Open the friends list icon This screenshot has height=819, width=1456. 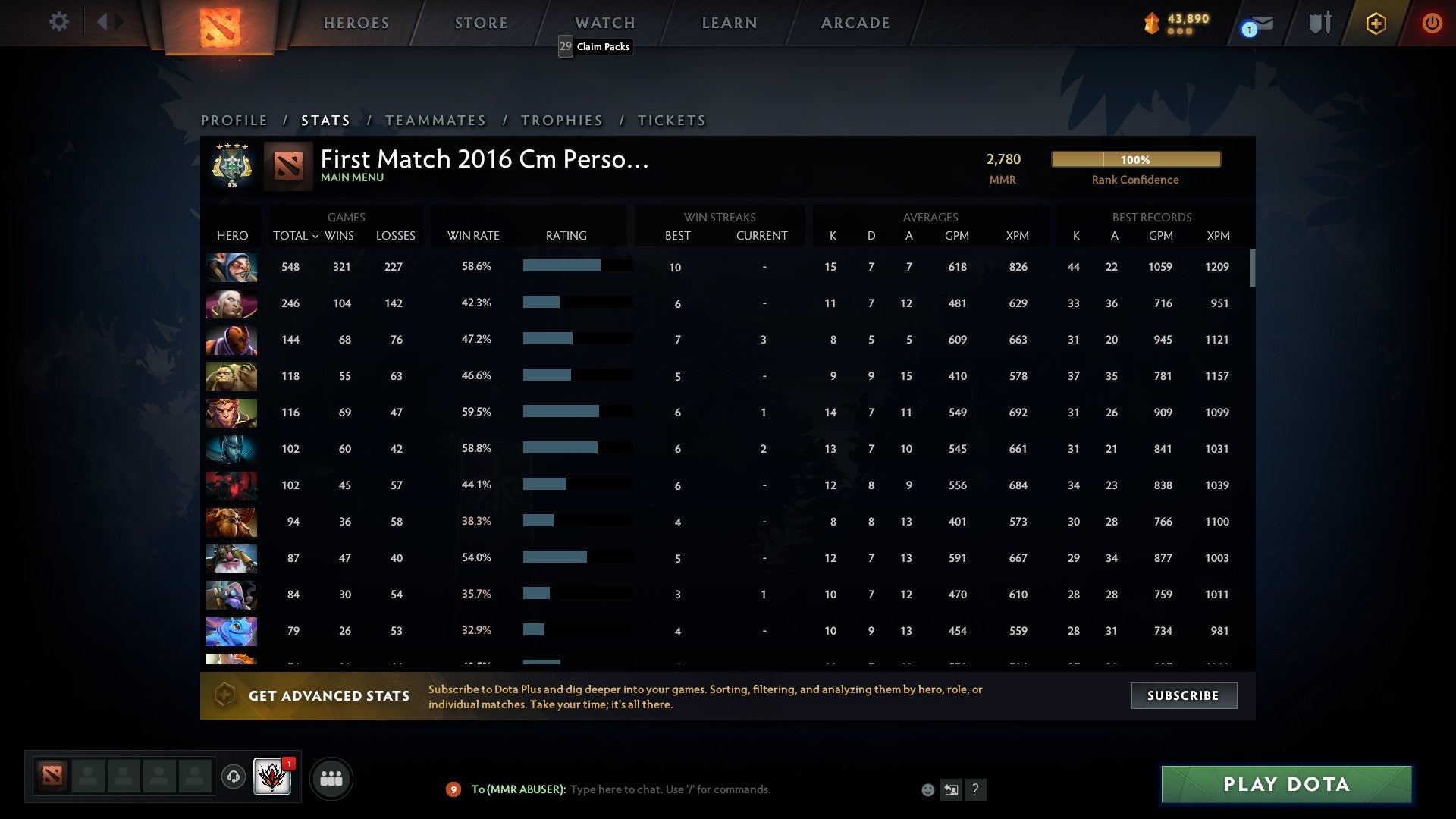[331, 777]
